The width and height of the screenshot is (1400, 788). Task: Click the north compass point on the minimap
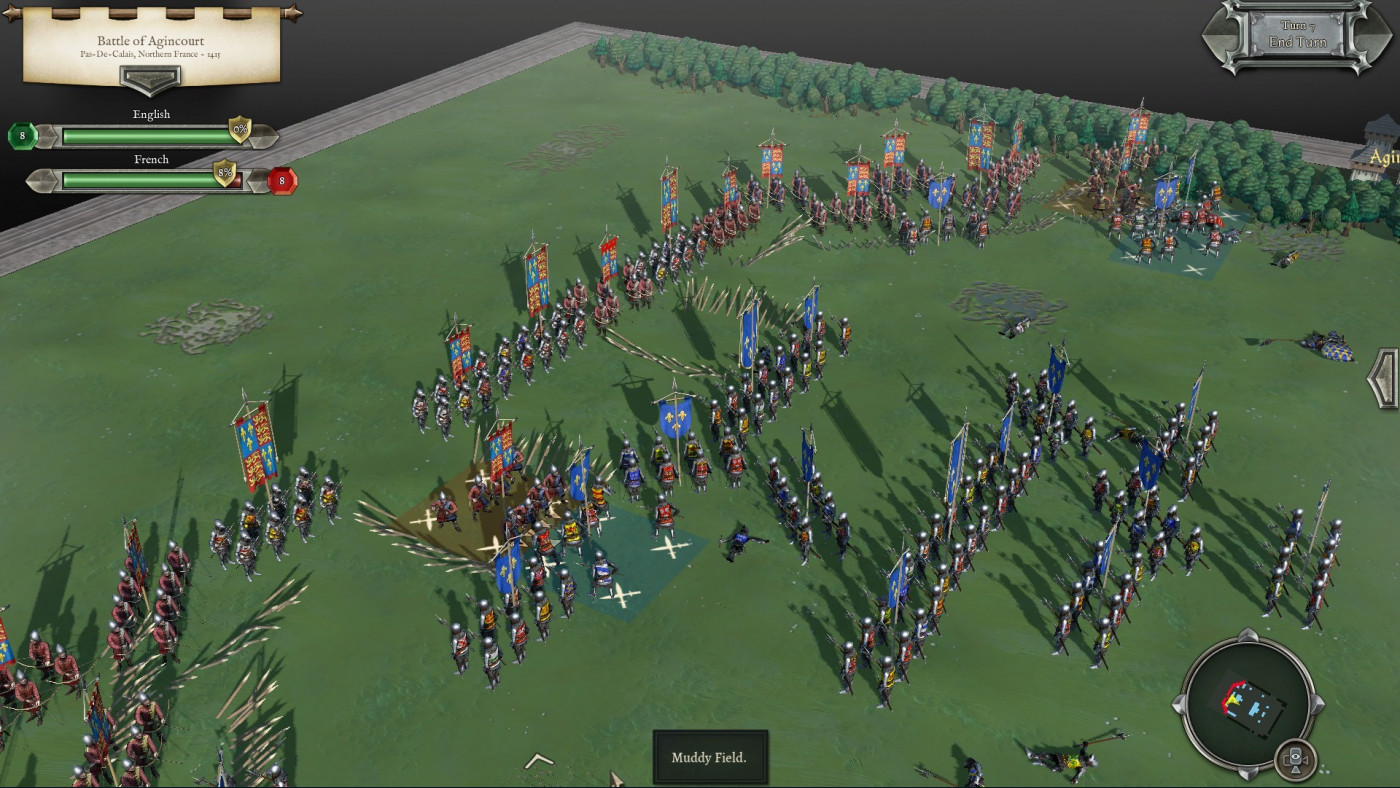[1249, 634]
